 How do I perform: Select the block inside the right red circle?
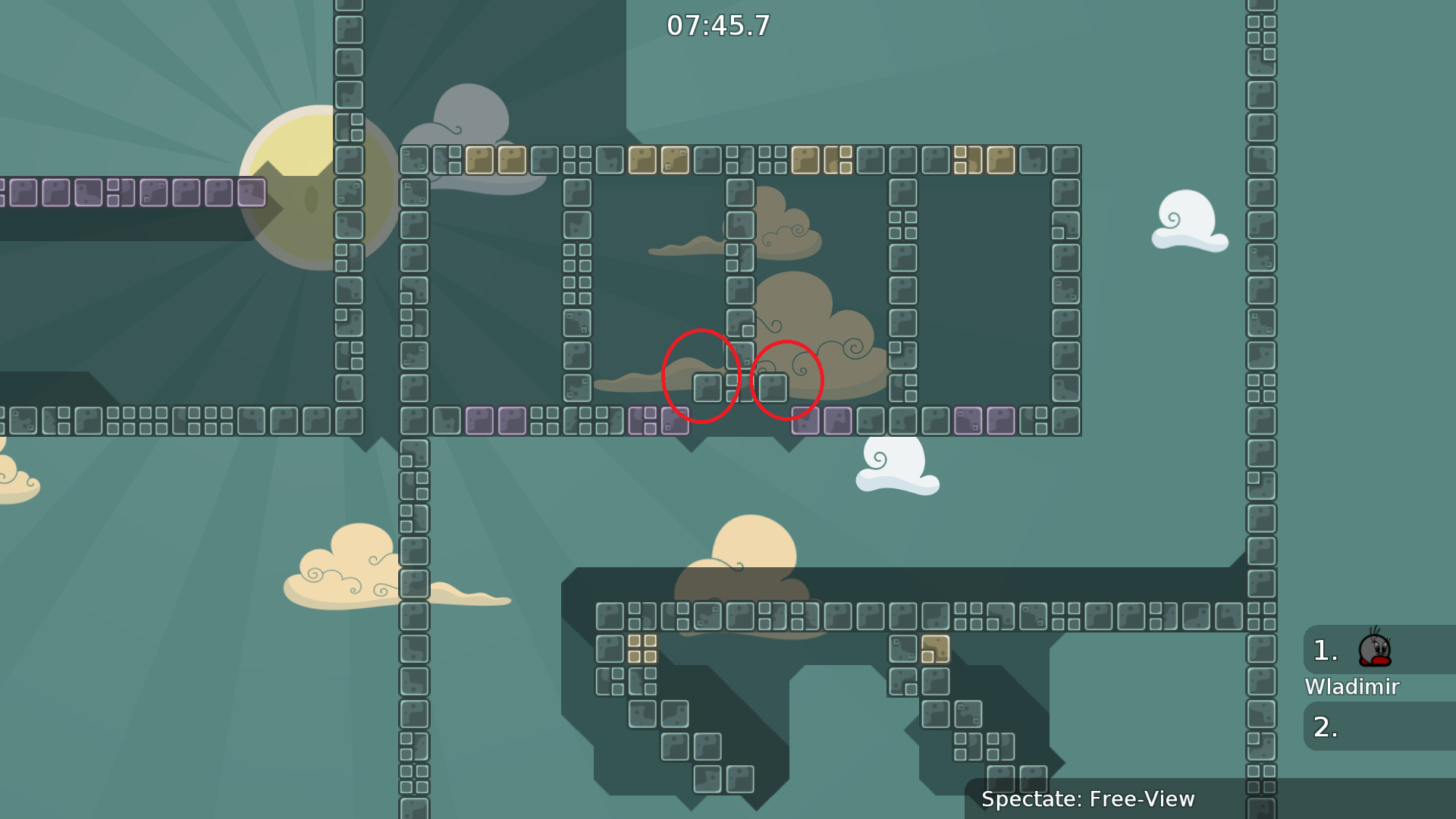(773, 388)
